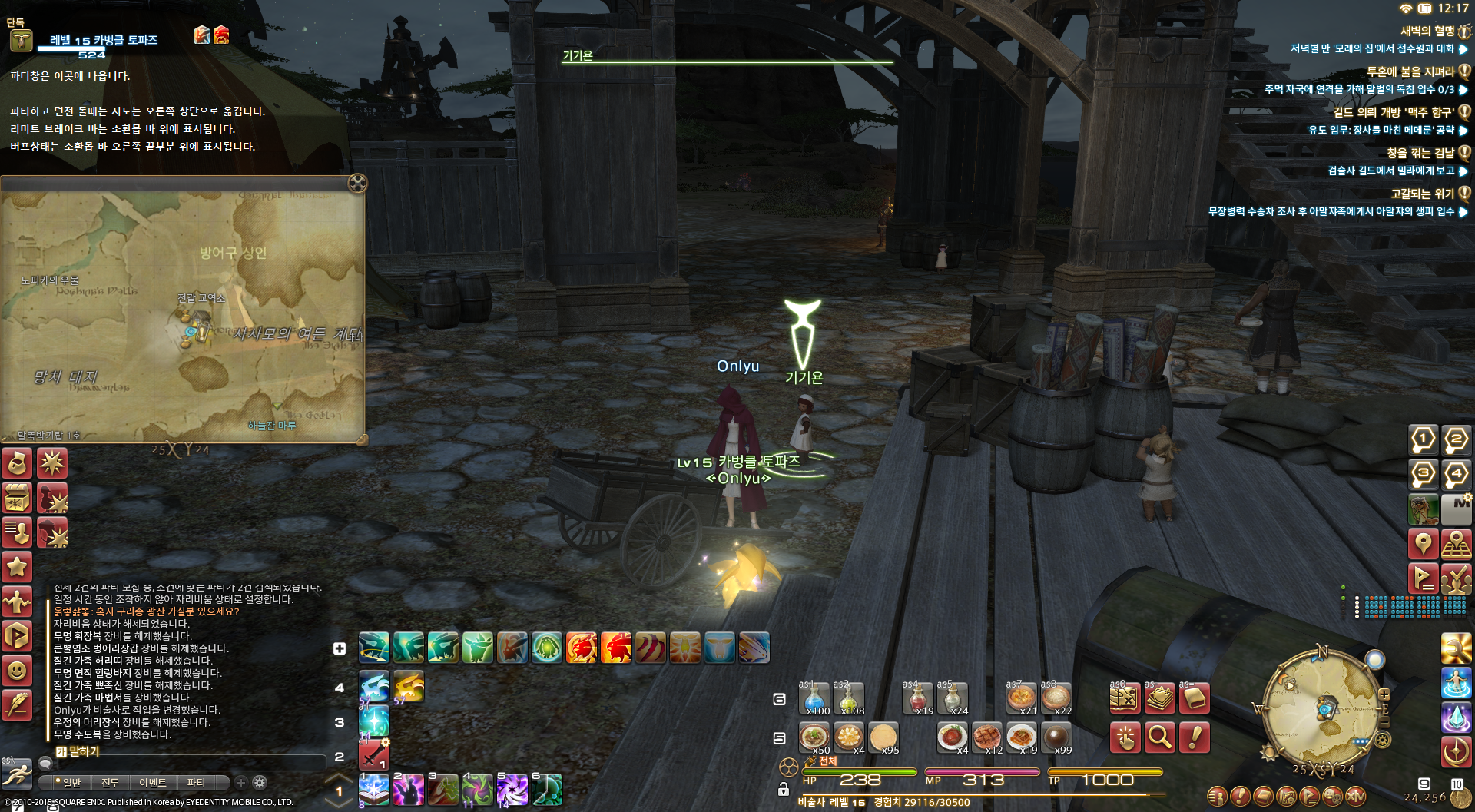
Task: Open the 새벽의 혈맹 quest tracker entry
Action: click(1427, 31)
